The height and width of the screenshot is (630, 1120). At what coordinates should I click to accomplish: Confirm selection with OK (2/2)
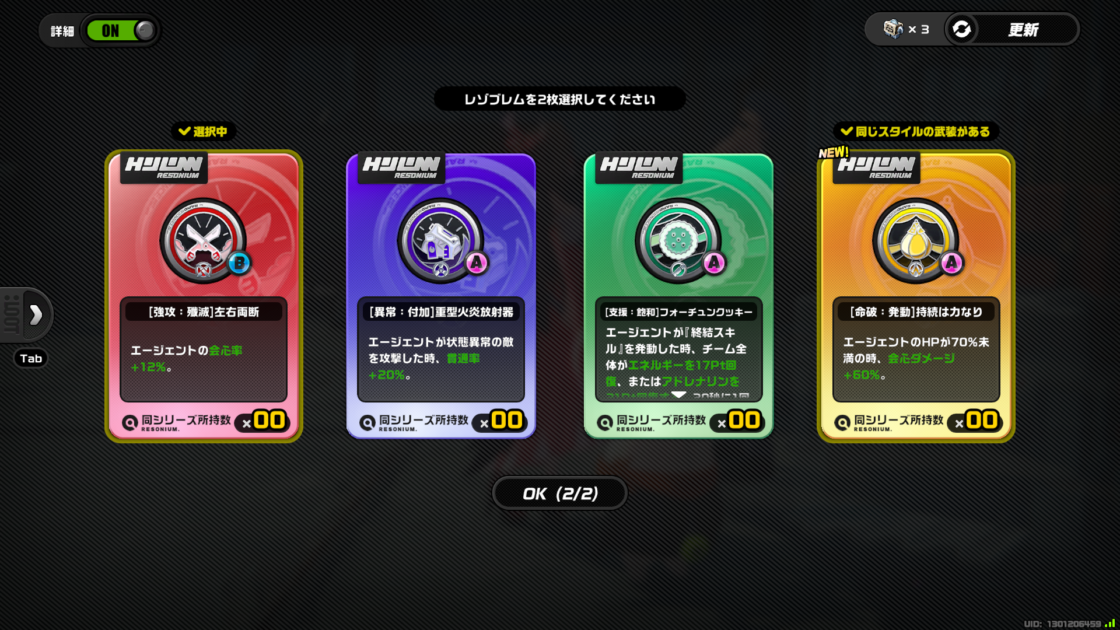[x=559, y=493]
